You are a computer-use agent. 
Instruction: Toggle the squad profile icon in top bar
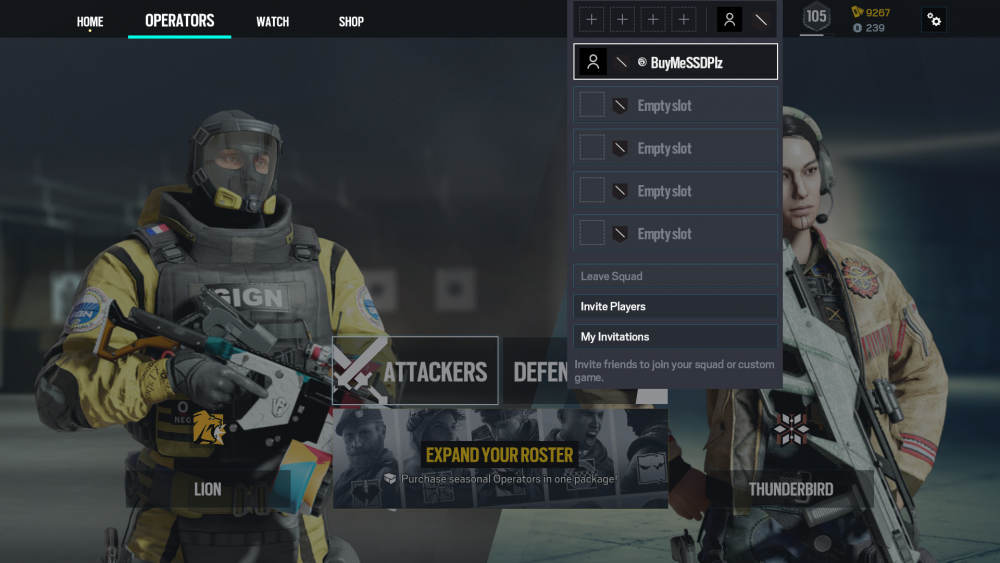[730, 19]
